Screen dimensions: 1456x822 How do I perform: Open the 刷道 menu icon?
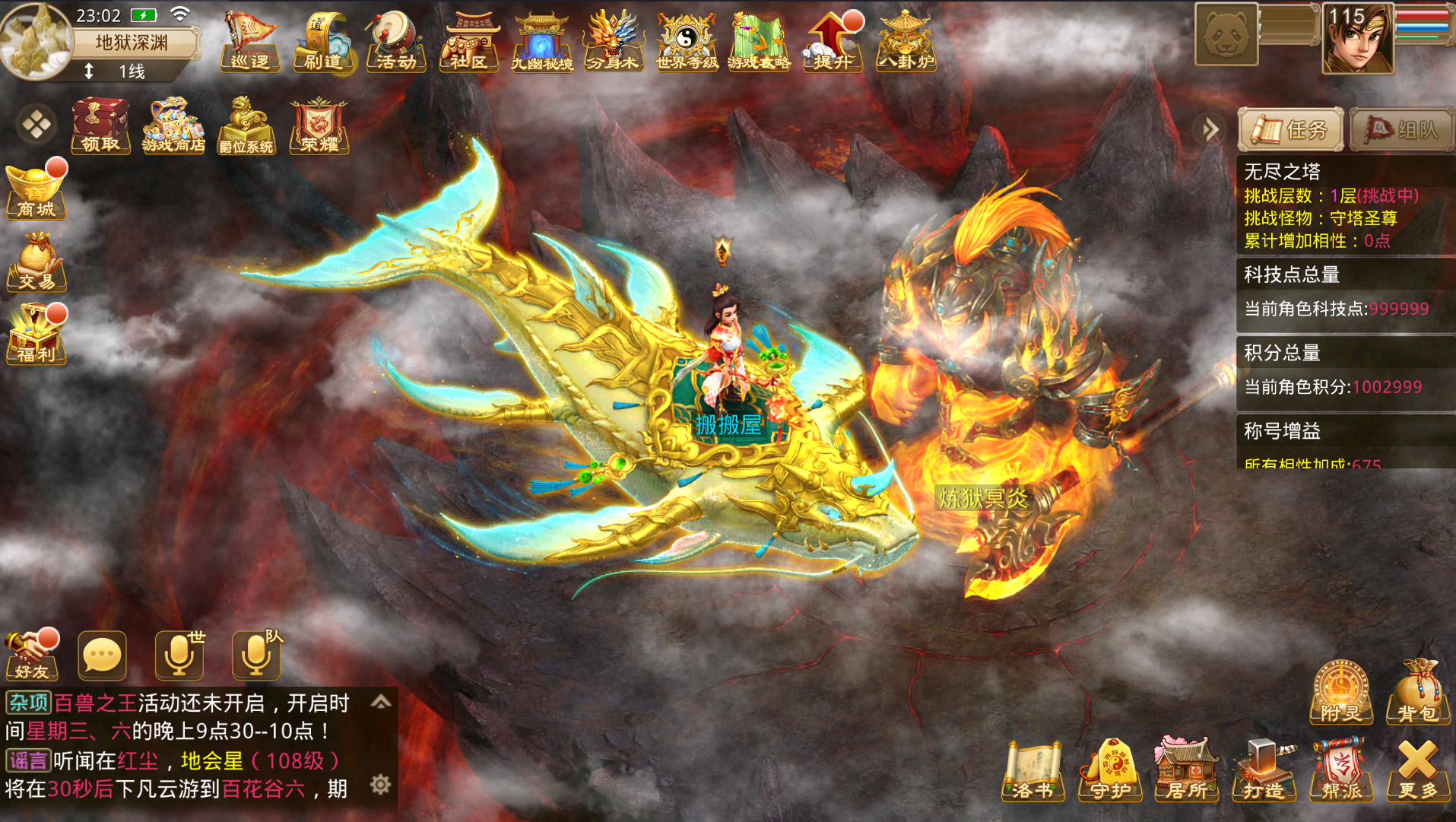323,42
